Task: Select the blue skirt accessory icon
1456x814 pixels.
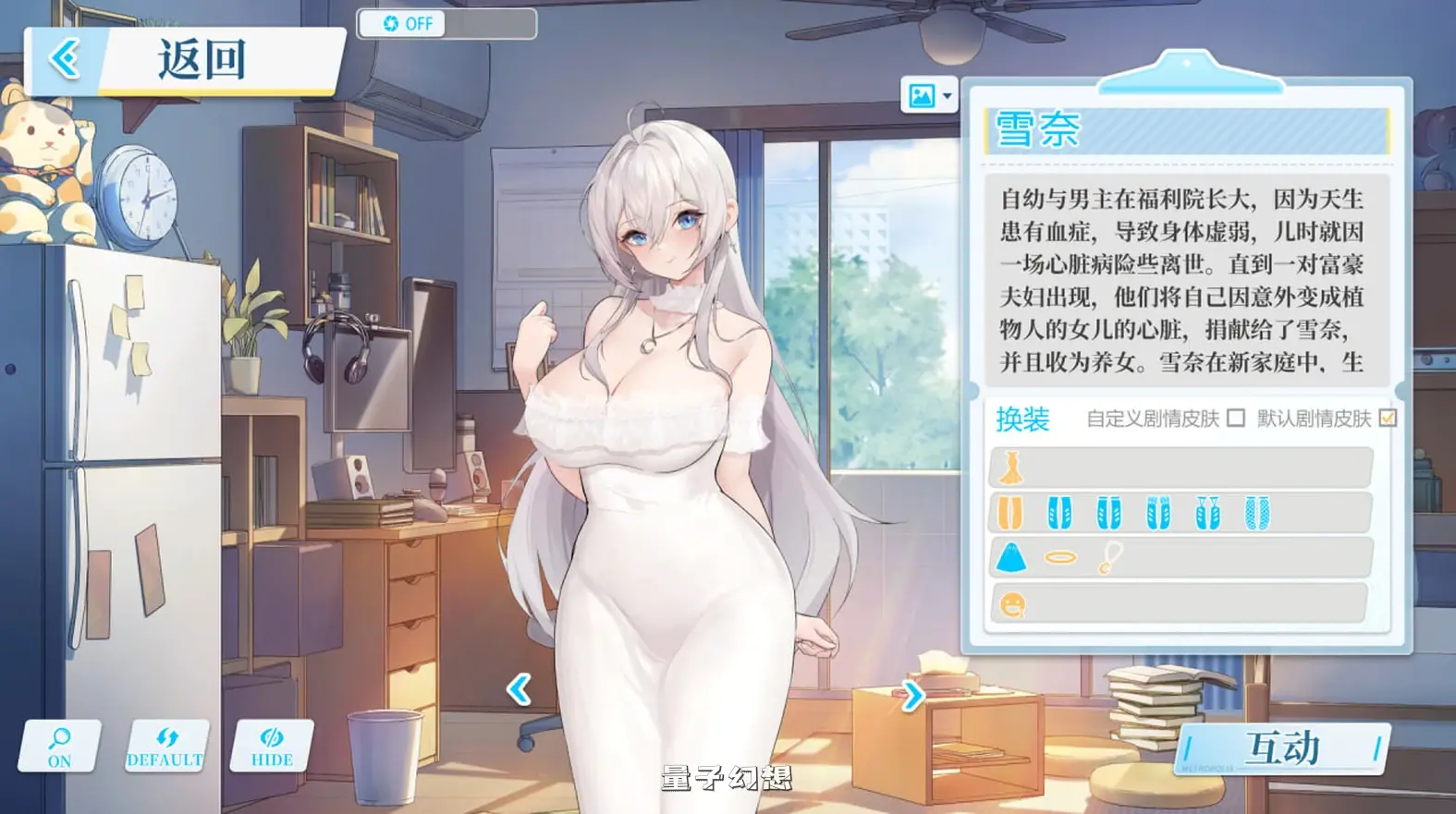Action: coord(1013,557)
